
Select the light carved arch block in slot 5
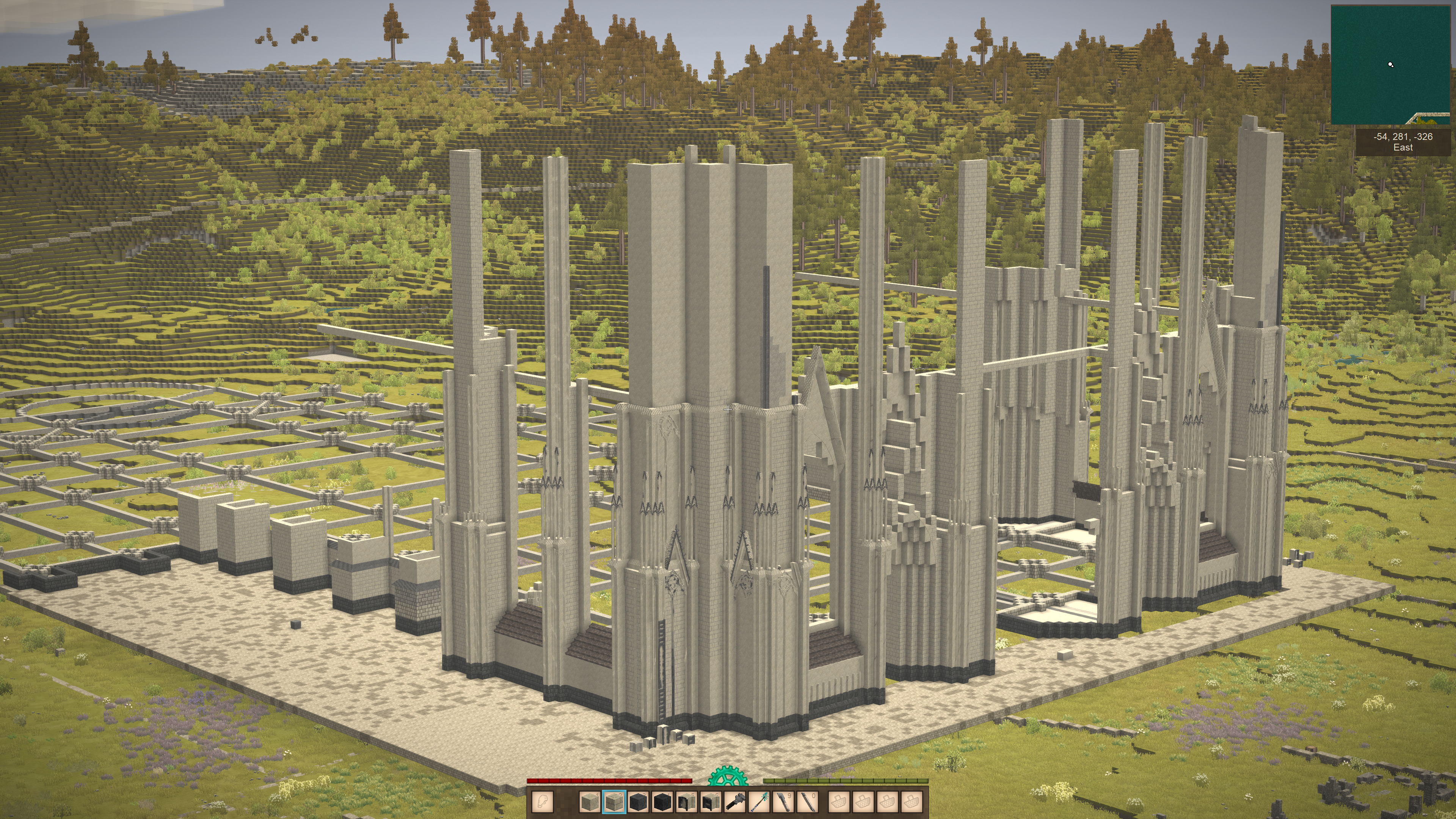pos(687,802)
